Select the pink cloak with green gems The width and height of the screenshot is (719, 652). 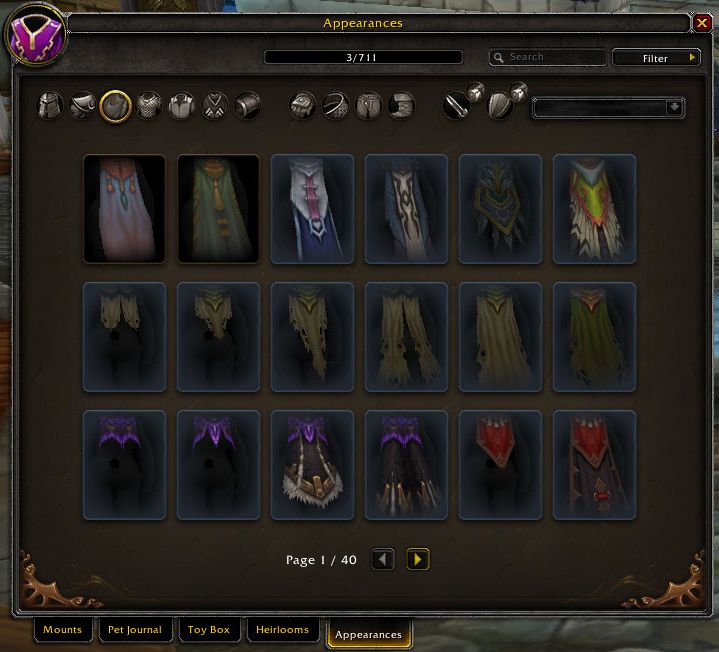pyautogui.click(x=124, y=208)
